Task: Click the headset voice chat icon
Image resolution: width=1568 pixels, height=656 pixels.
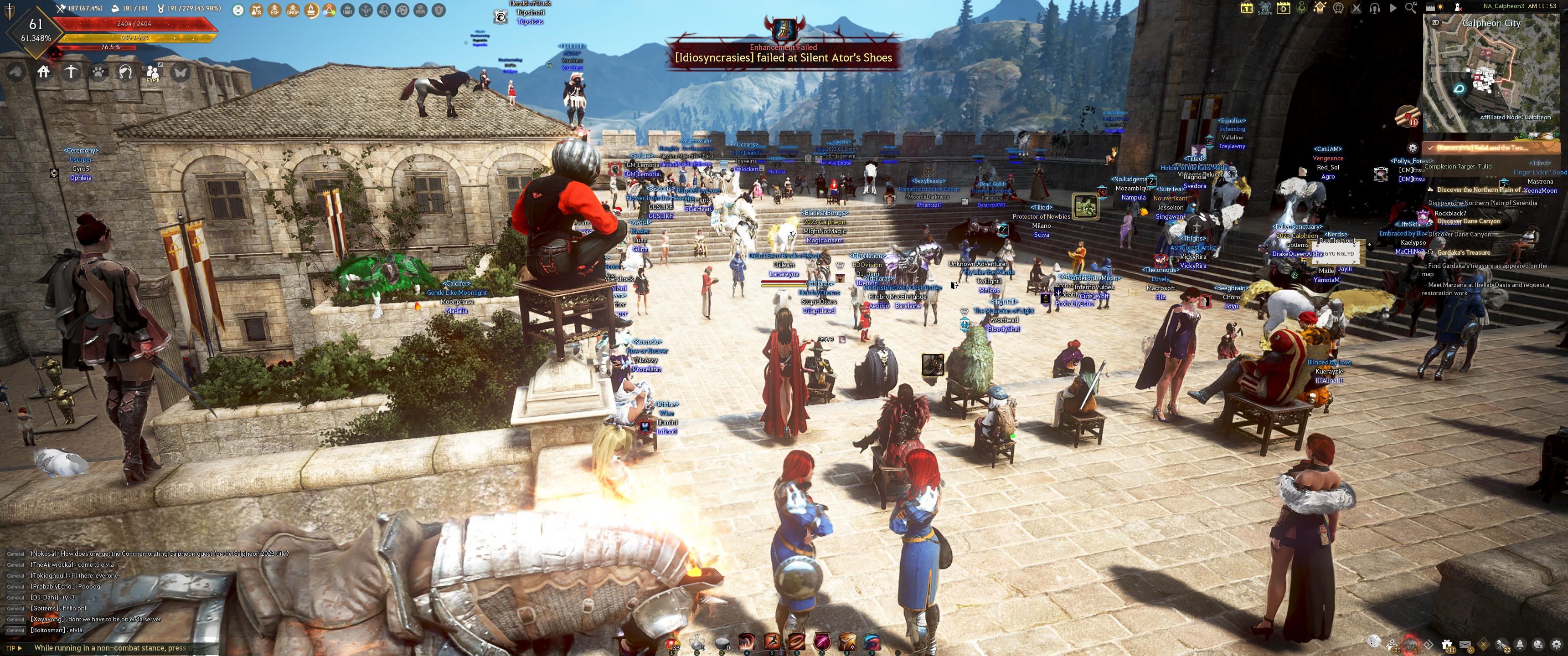Action: (1374, 8)
